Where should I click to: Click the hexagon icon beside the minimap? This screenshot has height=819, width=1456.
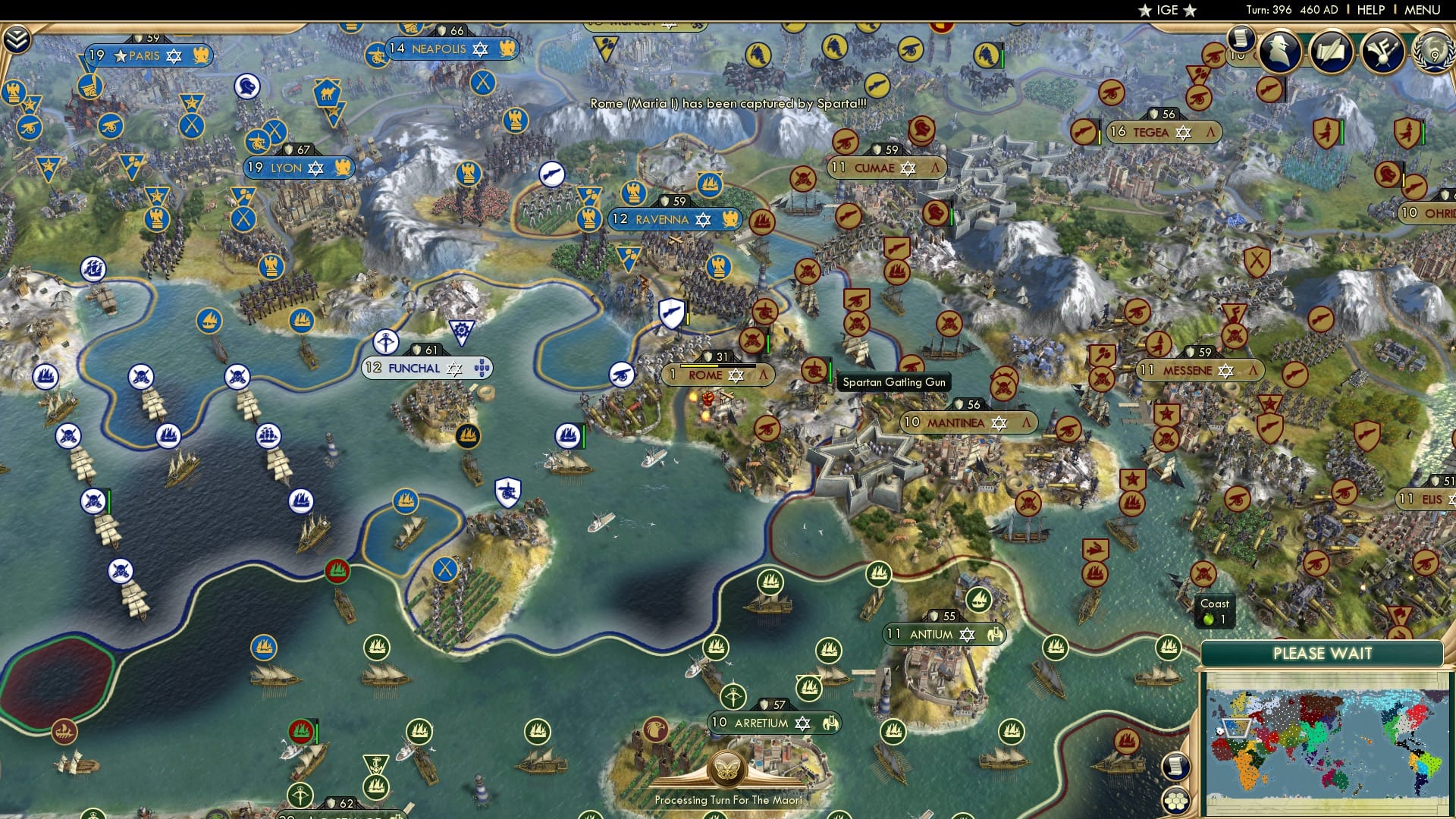(x=1177, y=802)
